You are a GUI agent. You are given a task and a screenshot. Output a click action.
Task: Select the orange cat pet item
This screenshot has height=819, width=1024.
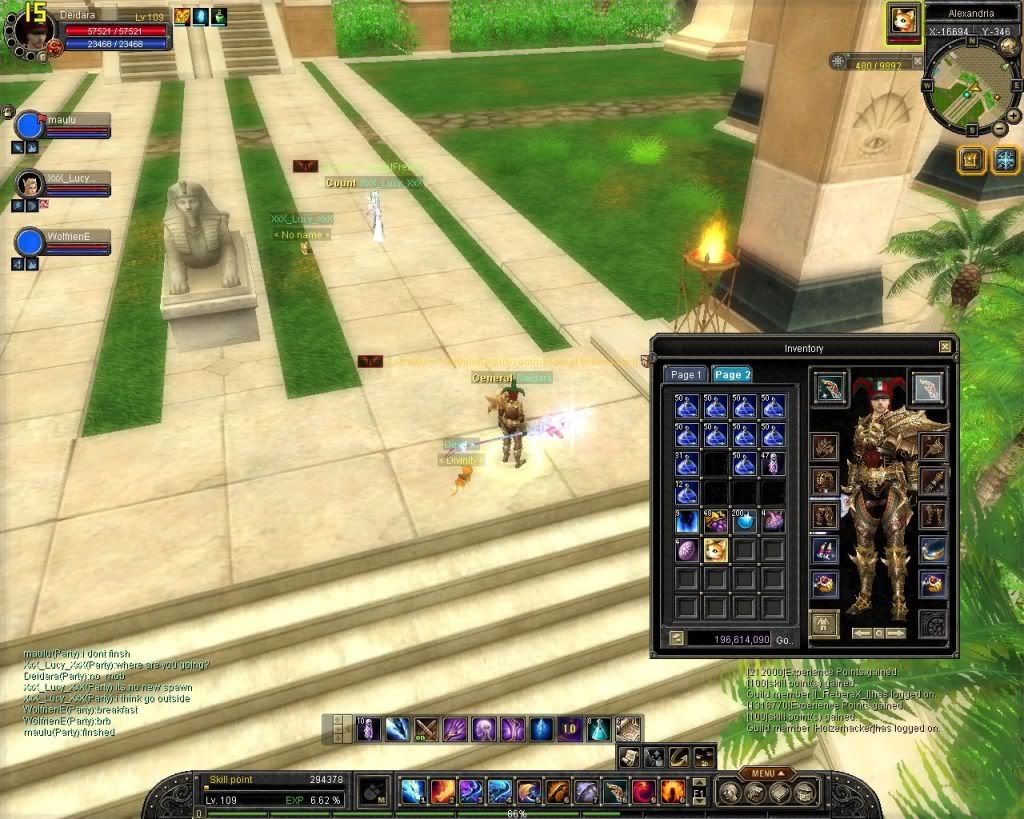coord(715,550)
